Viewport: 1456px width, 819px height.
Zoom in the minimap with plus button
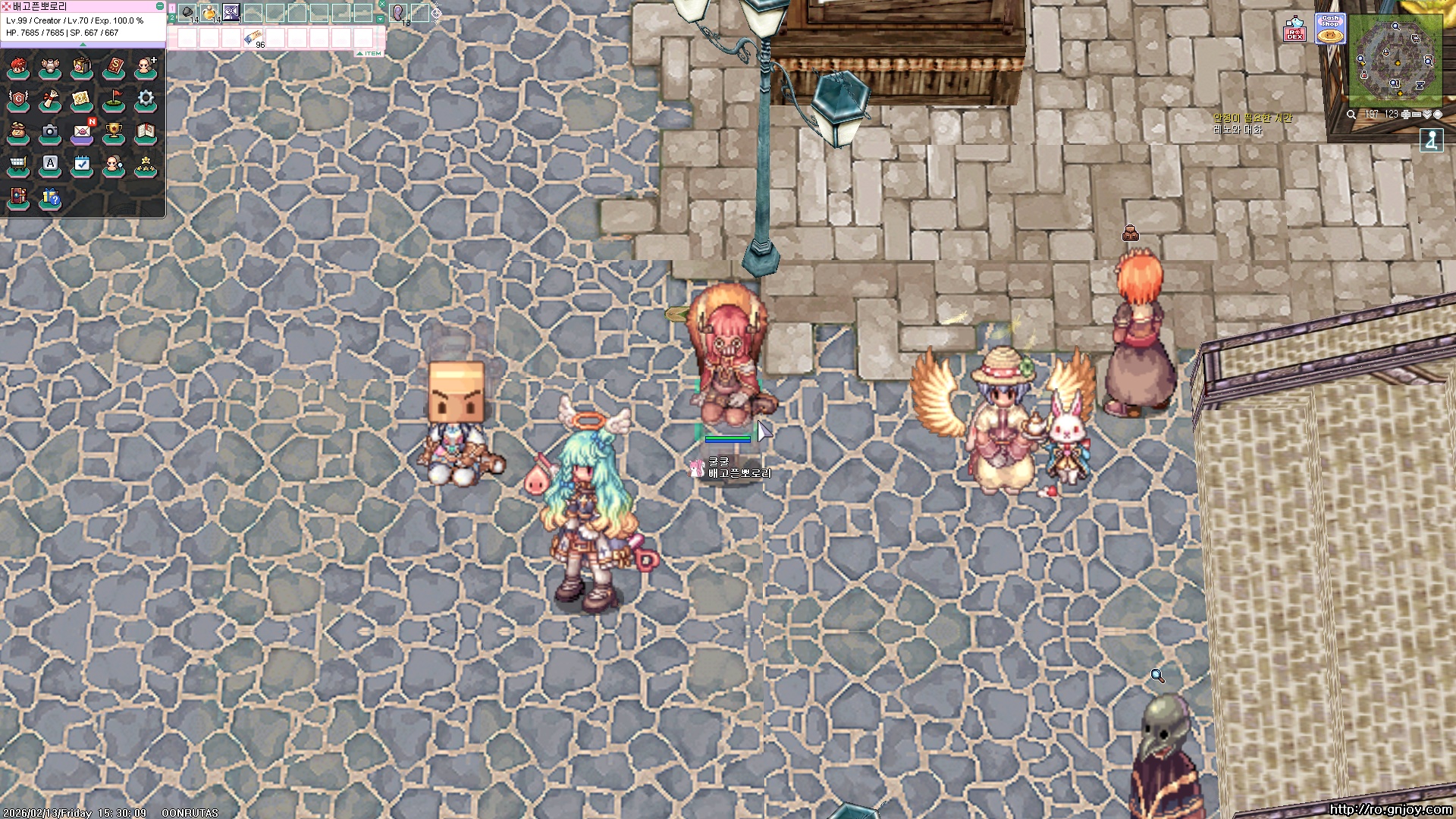1405,115
